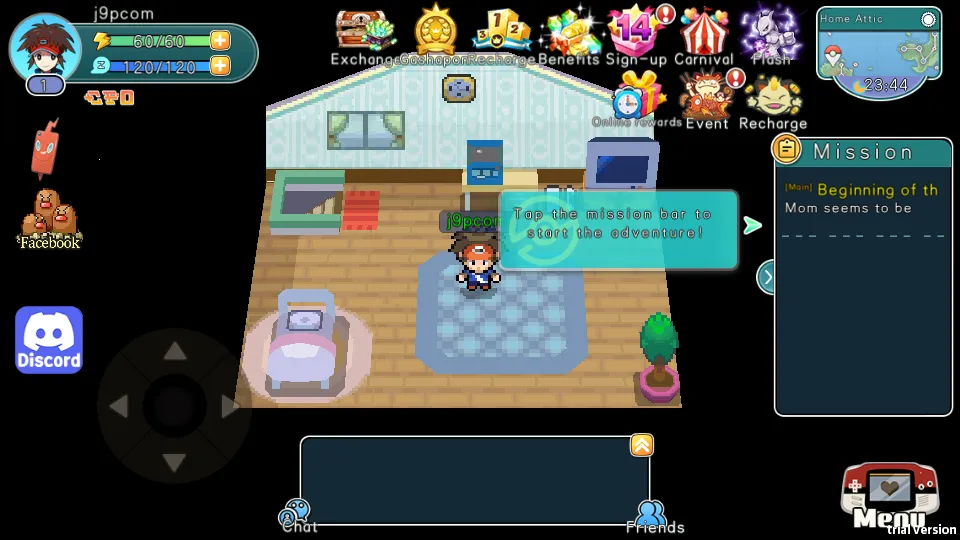Open the Gashapon medal icon

click(x=436, y=33)
